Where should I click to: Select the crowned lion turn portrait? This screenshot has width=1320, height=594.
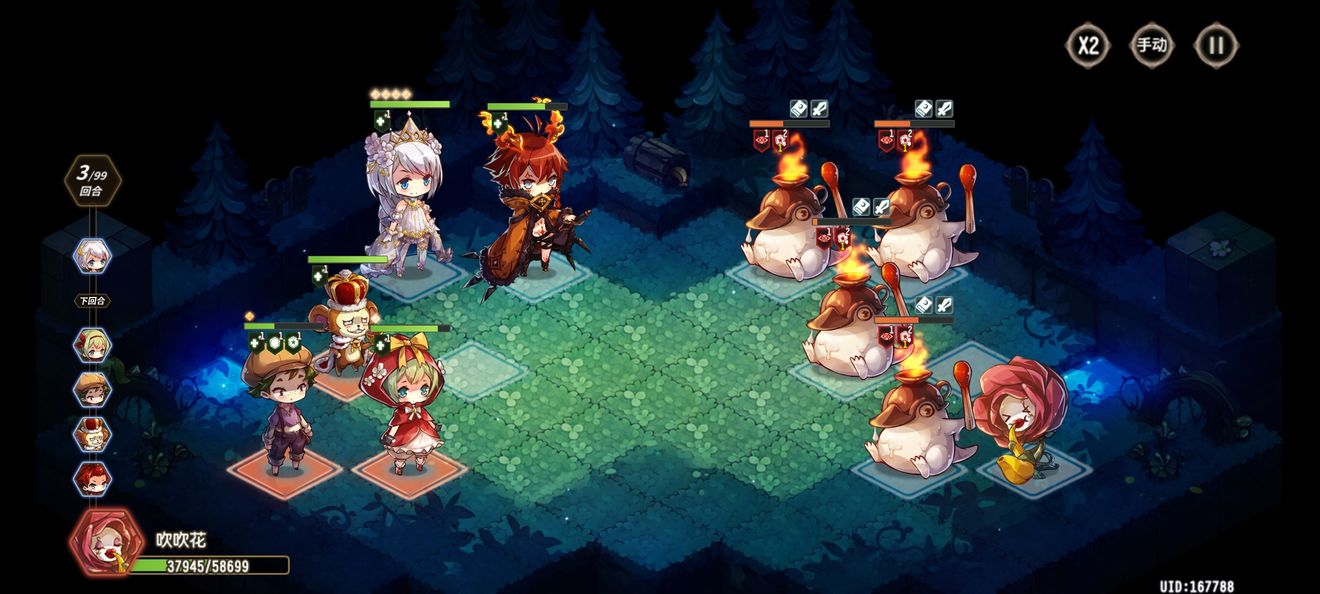tap(93, 433)
